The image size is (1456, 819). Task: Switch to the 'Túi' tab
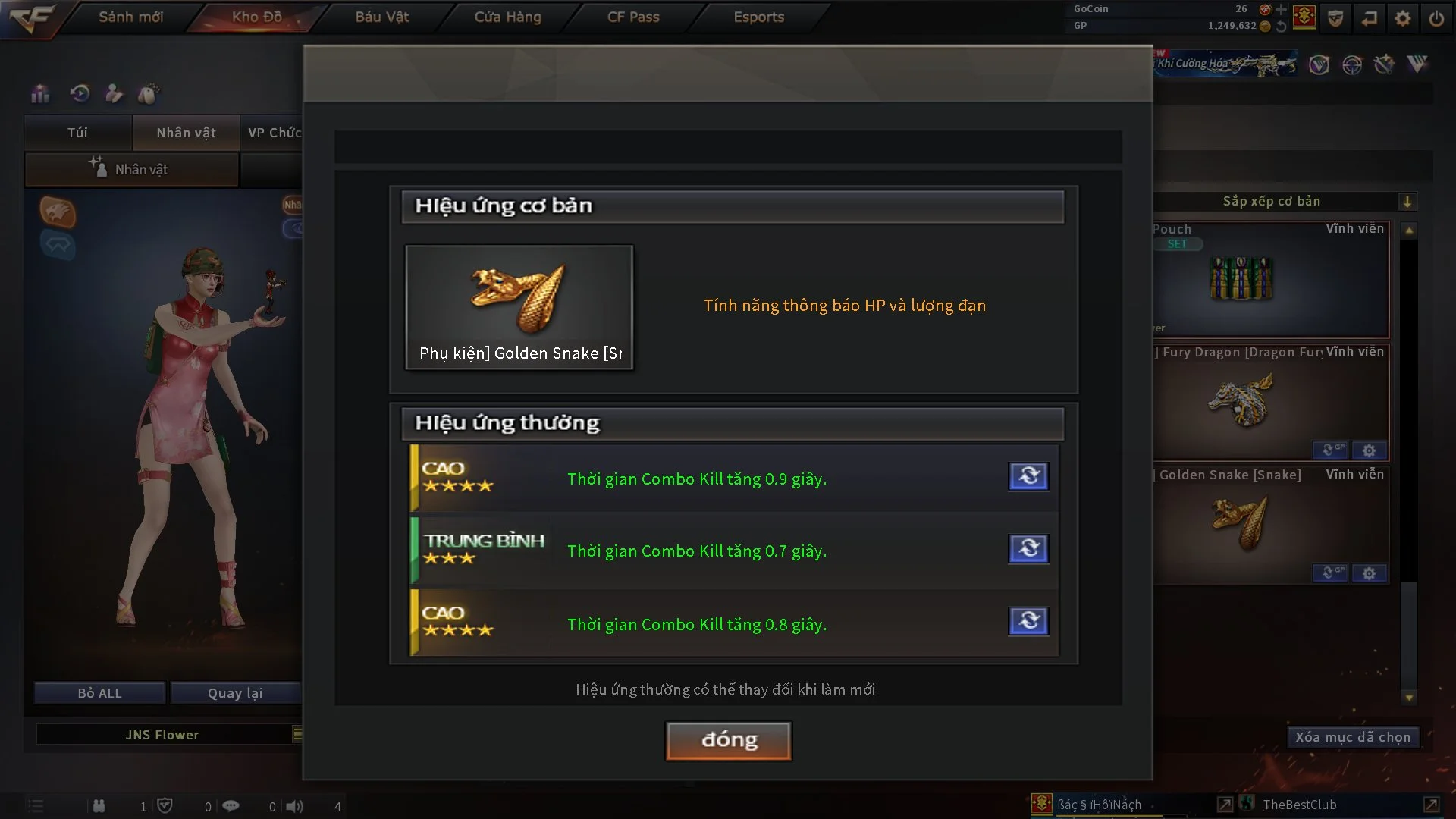coord(77,132)
